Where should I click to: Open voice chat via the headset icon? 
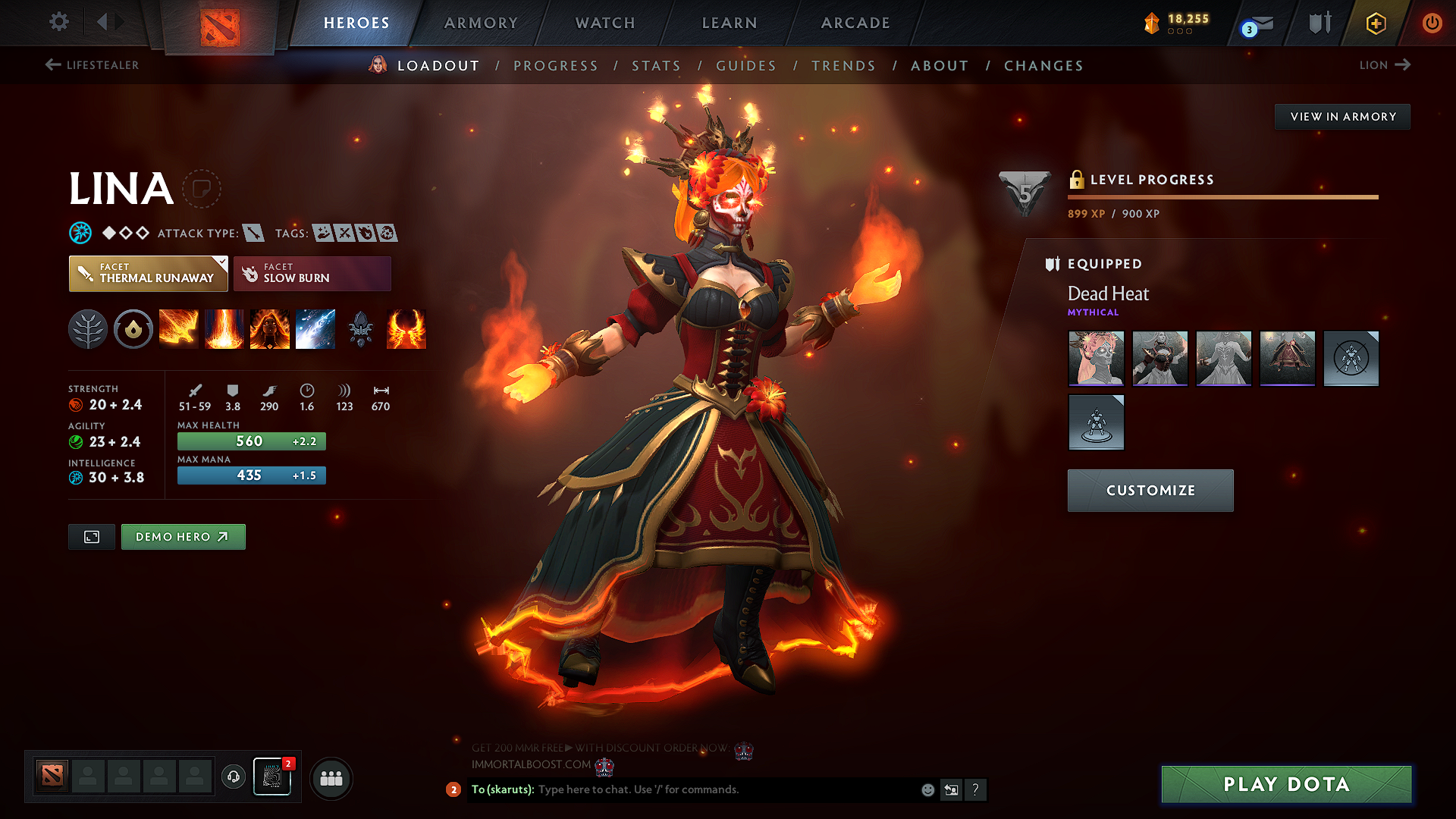(233, 778)
